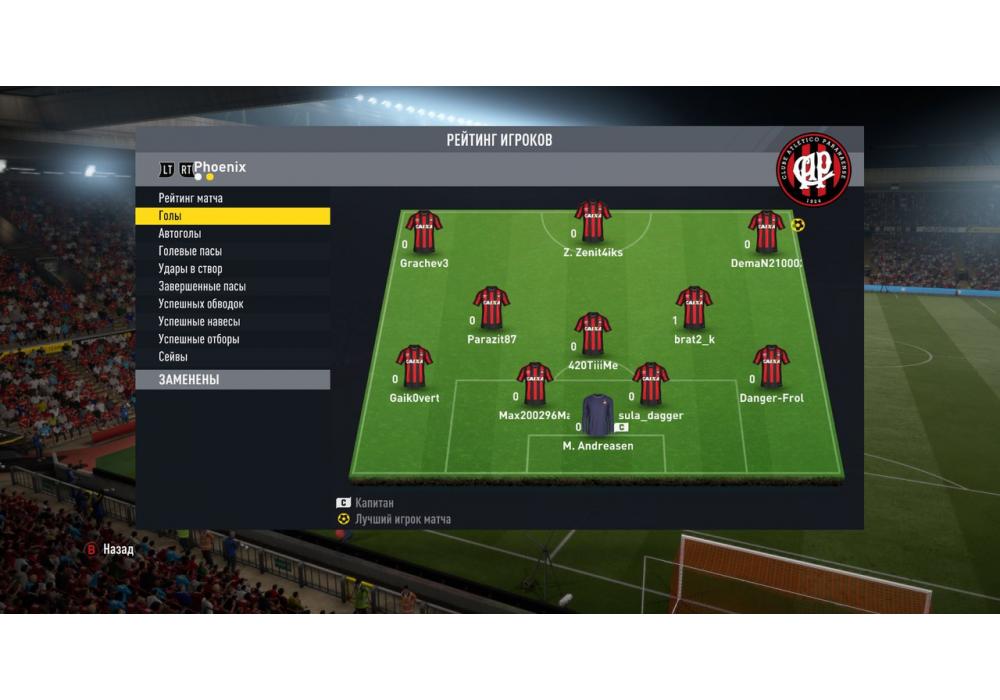Select Z. Zenit4iks on the formation
1000x700 pixels.
[593, 222]
